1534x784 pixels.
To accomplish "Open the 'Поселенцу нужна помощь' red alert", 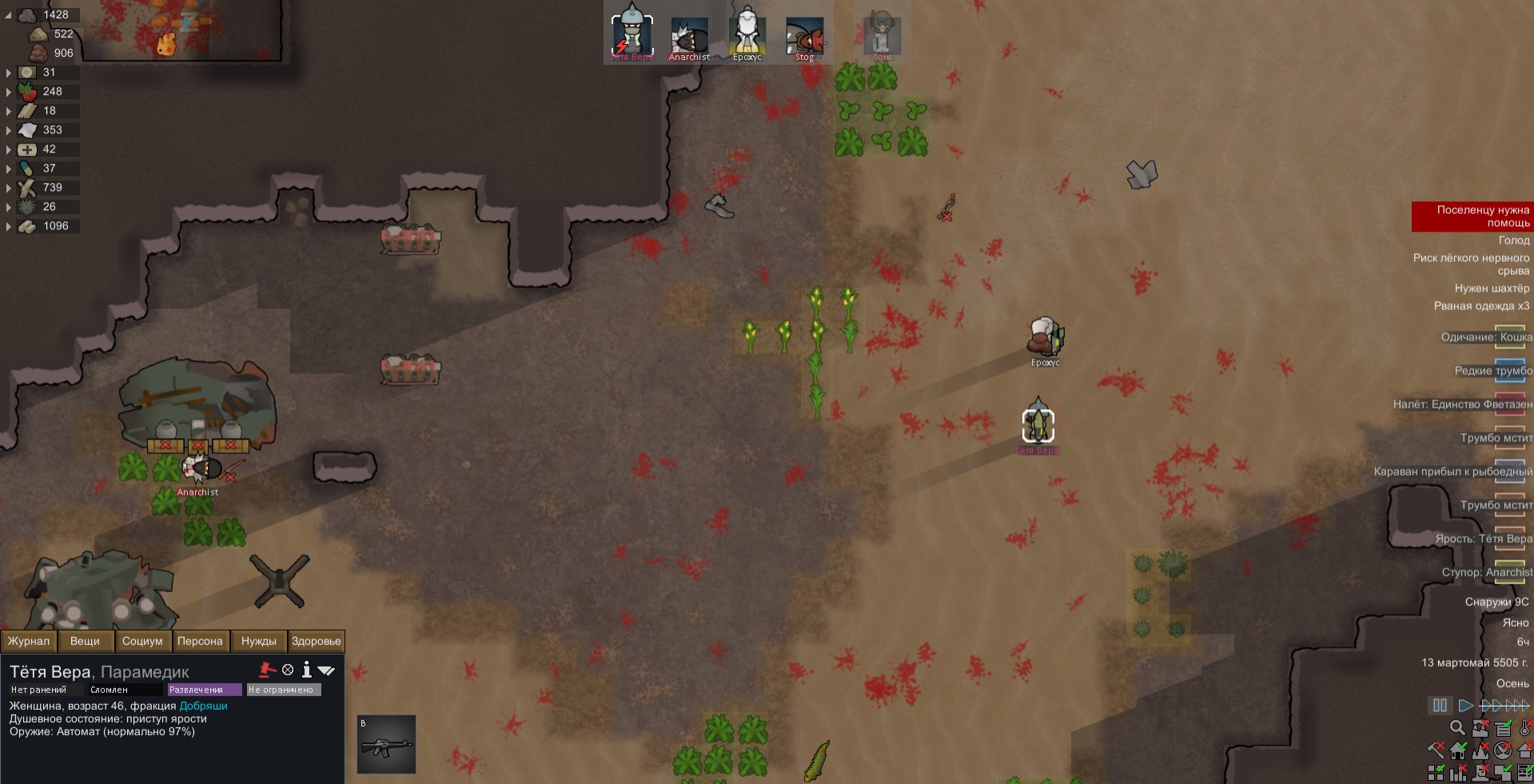I will (1472, 217).
